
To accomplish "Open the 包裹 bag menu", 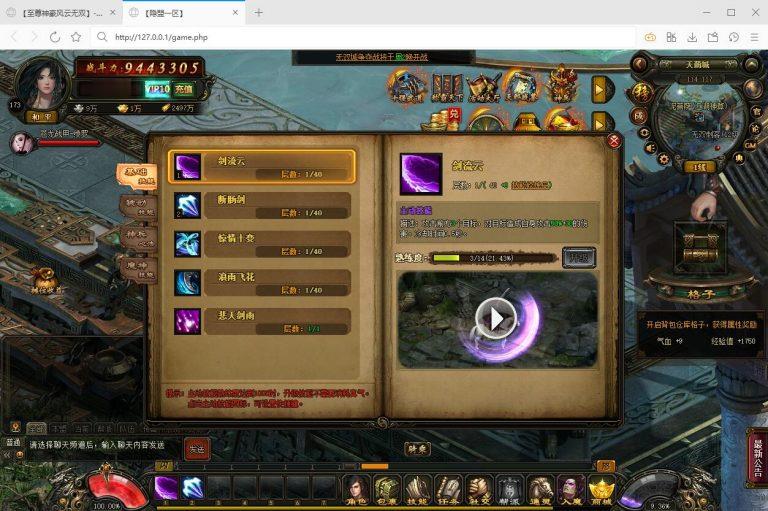I will pos(387,490).
